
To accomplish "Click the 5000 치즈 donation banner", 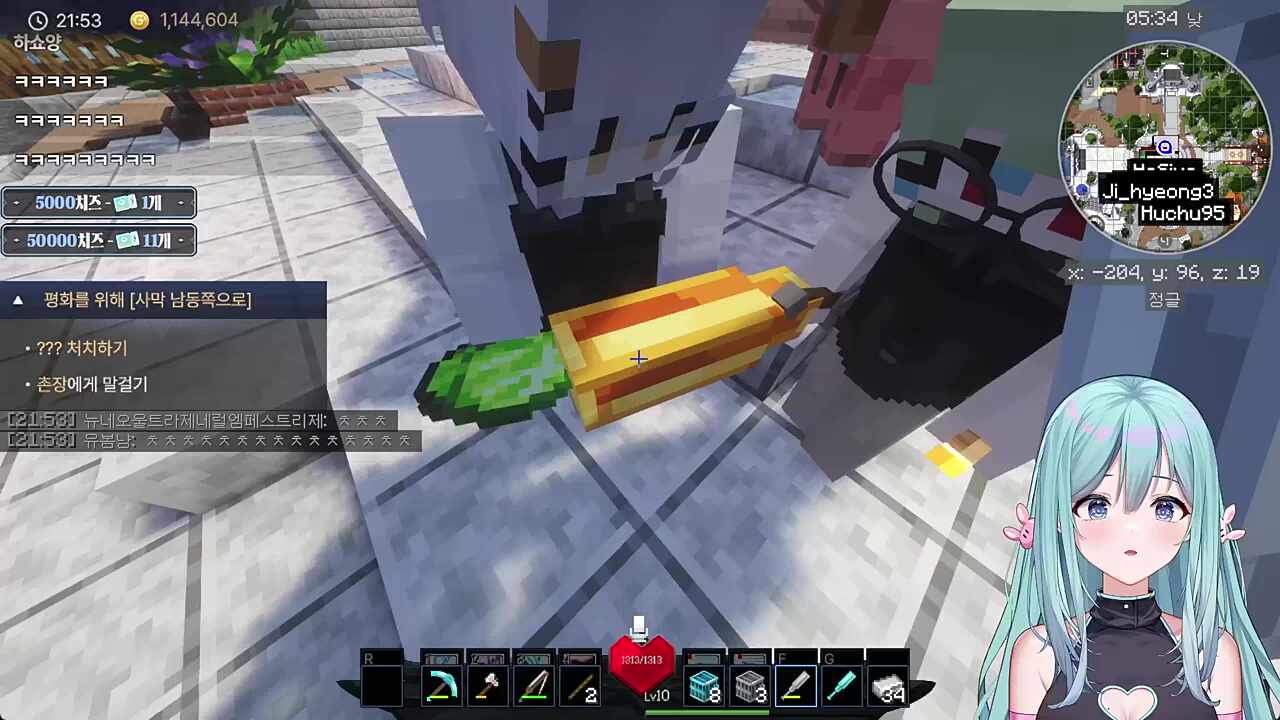I will pos(98,203).
